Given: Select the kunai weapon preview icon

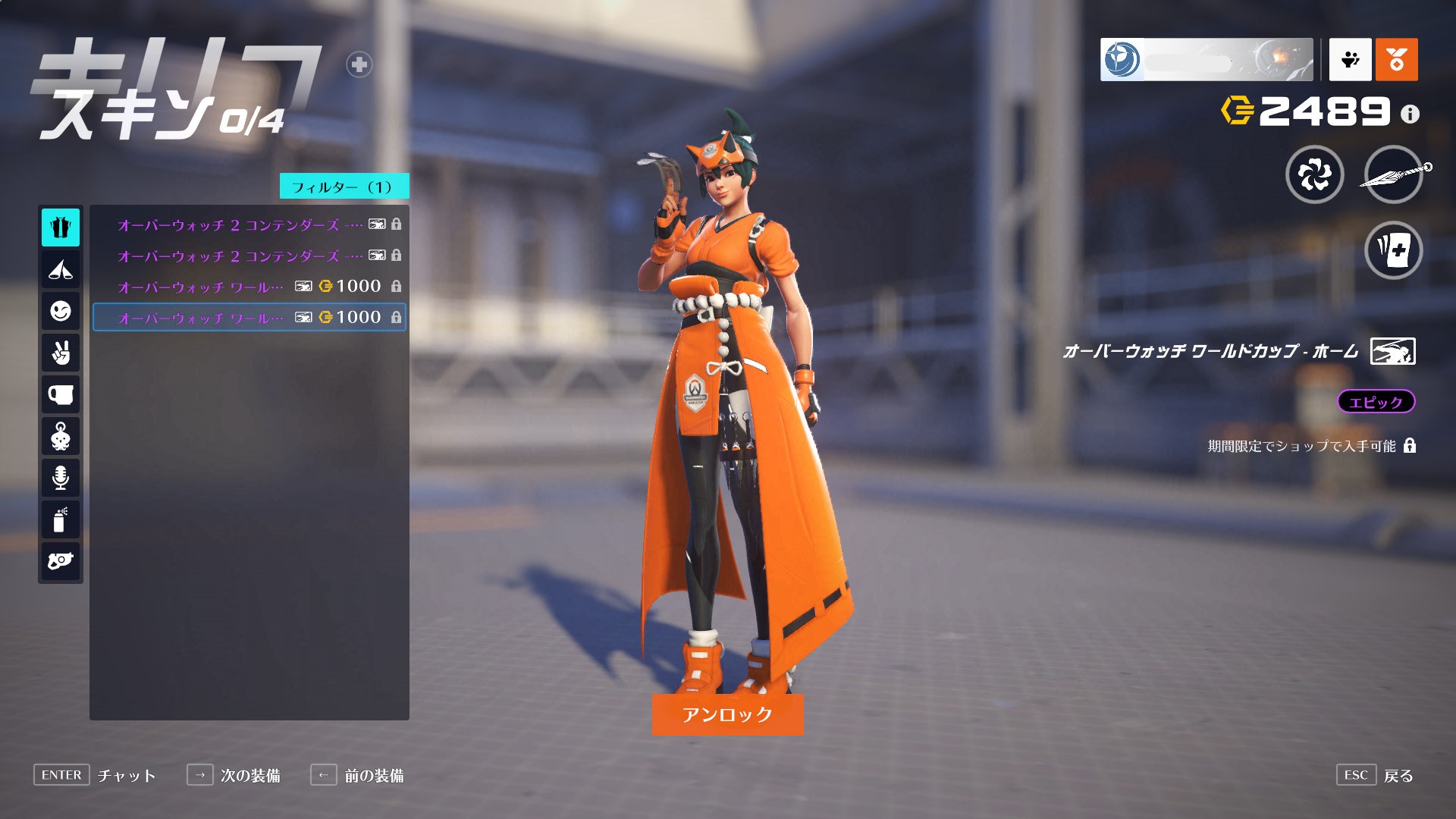Looking at the screenshot, I should point(1393,175).
